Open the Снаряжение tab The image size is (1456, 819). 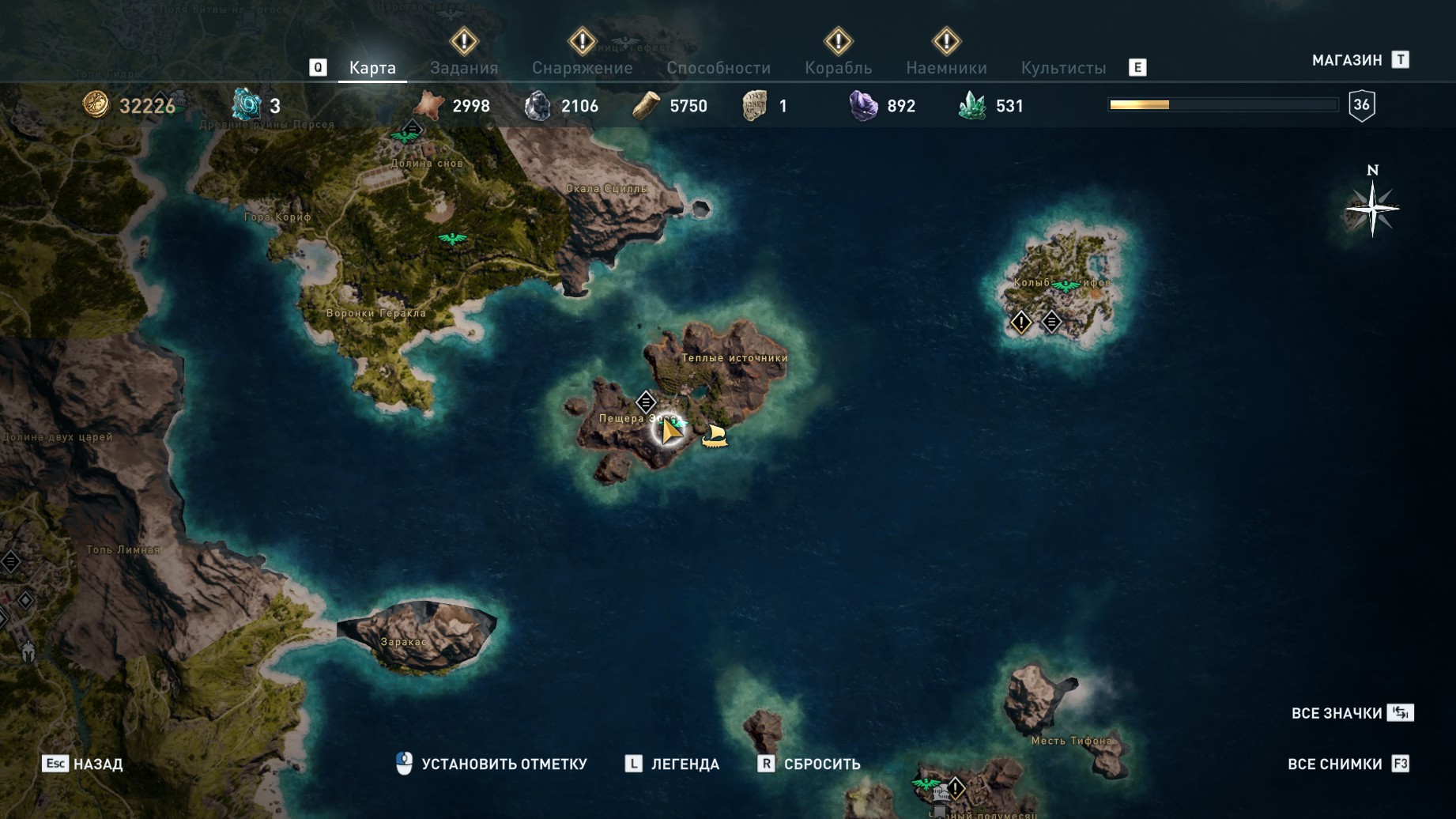(x=582, y=68)
